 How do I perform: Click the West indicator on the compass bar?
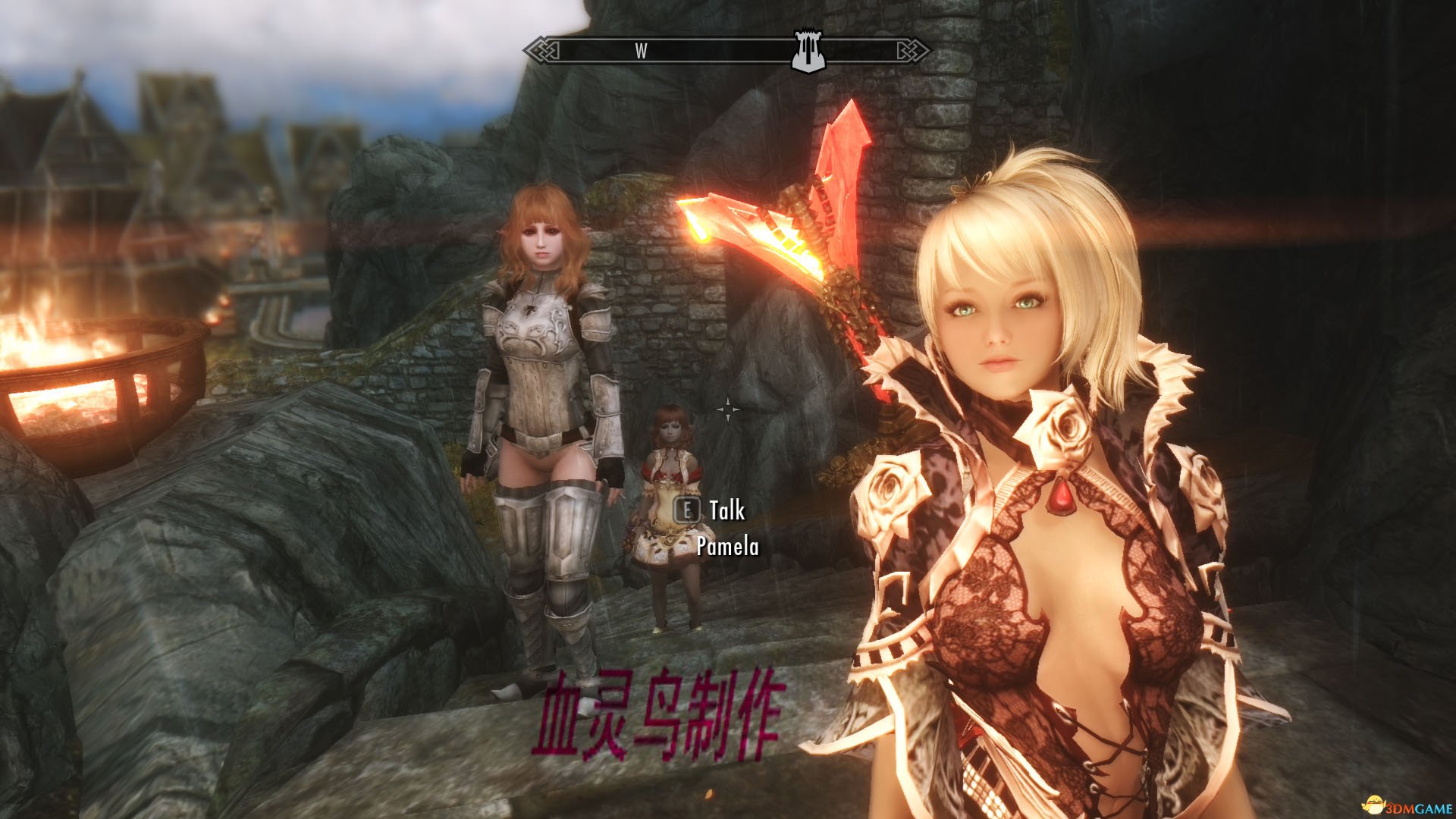pos(641,51)
